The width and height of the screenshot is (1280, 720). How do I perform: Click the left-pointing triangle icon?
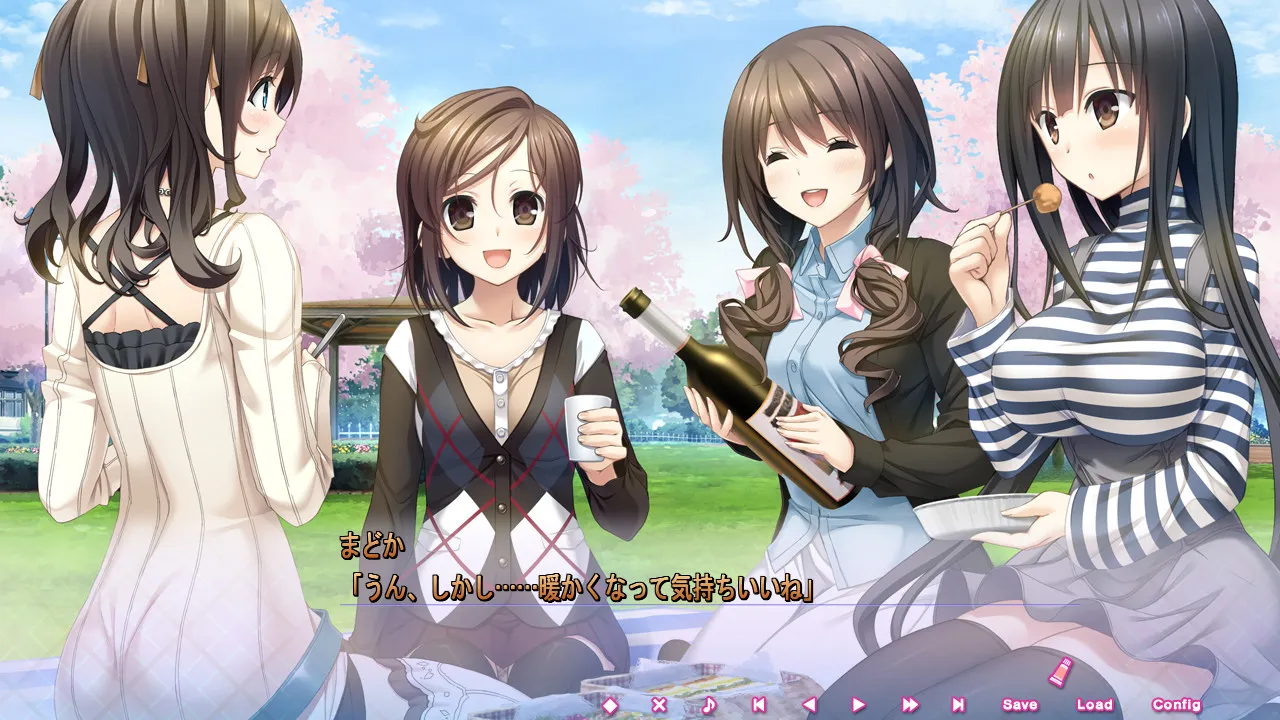tap(809, 705)
